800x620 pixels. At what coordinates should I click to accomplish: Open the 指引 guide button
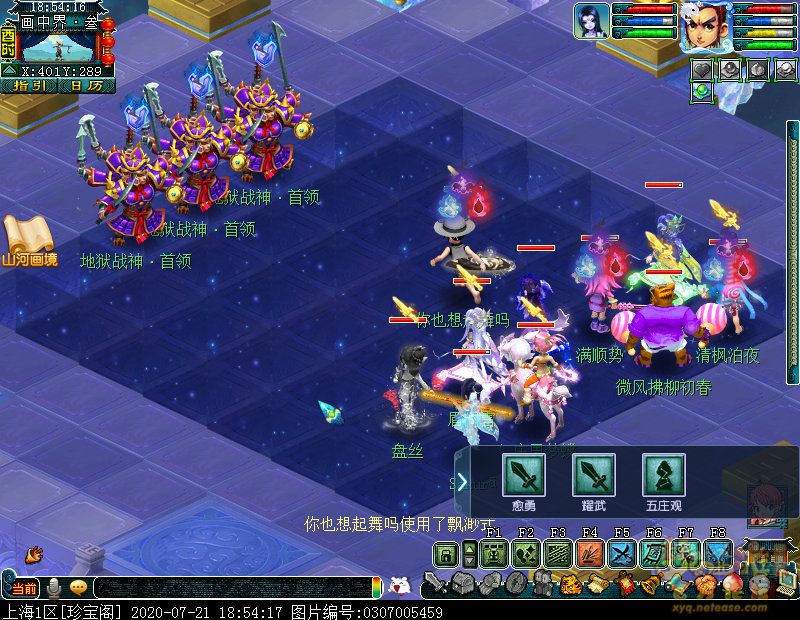[x=32, y=86]
